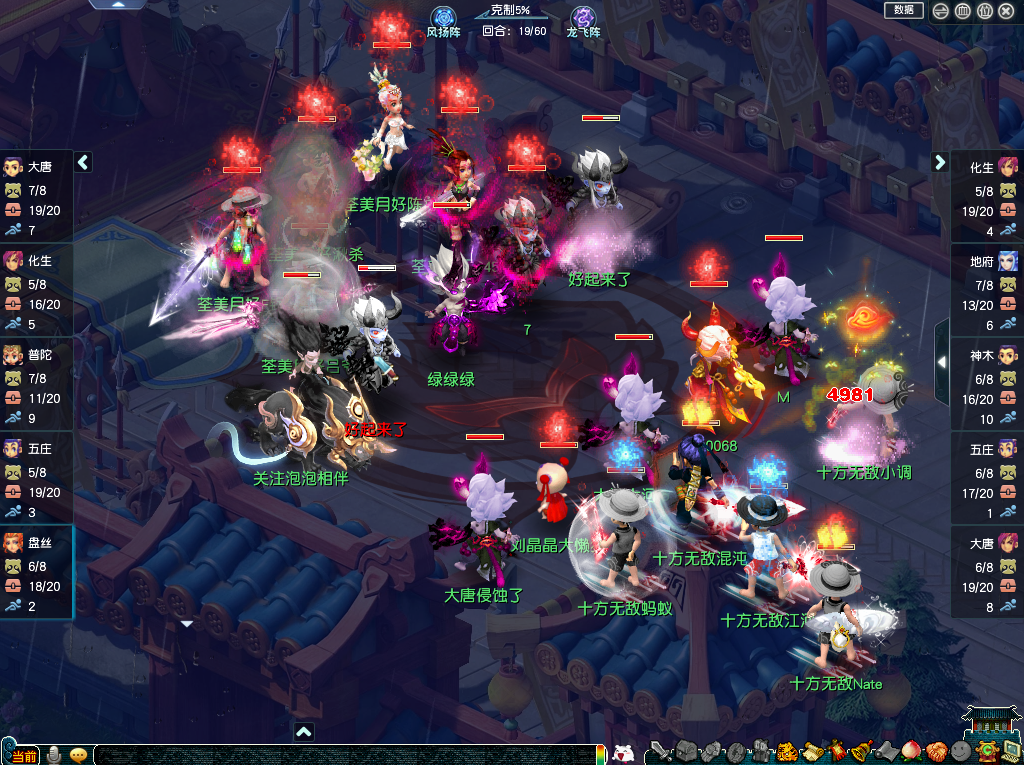1024x765 pixels.
Task: Open the 数据 data panel
Action: pos(903,10)
